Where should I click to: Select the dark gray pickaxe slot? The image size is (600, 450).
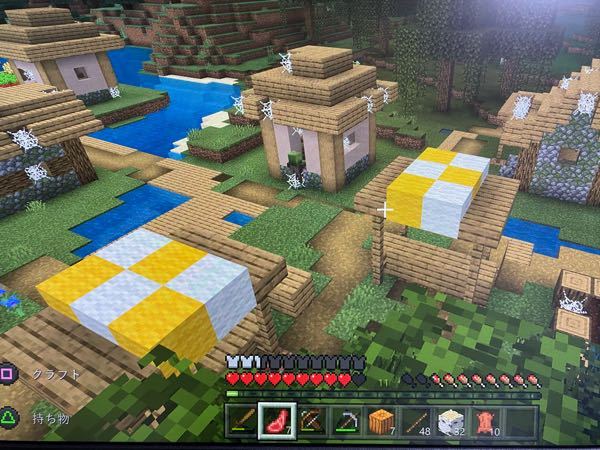(347, 421)
